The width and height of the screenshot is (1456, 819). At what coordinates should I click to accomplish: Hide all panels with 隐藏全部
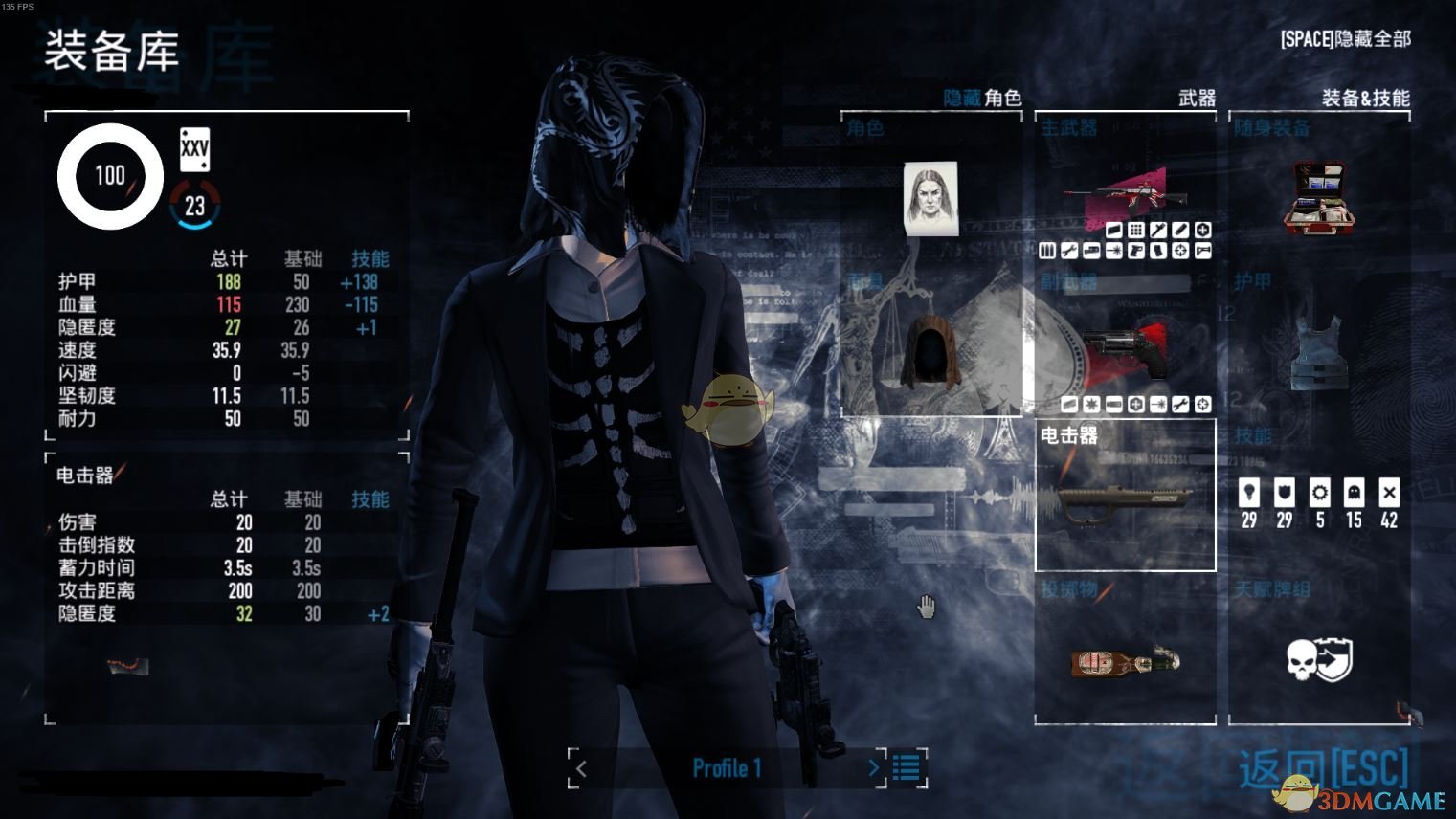point(1345,39)
